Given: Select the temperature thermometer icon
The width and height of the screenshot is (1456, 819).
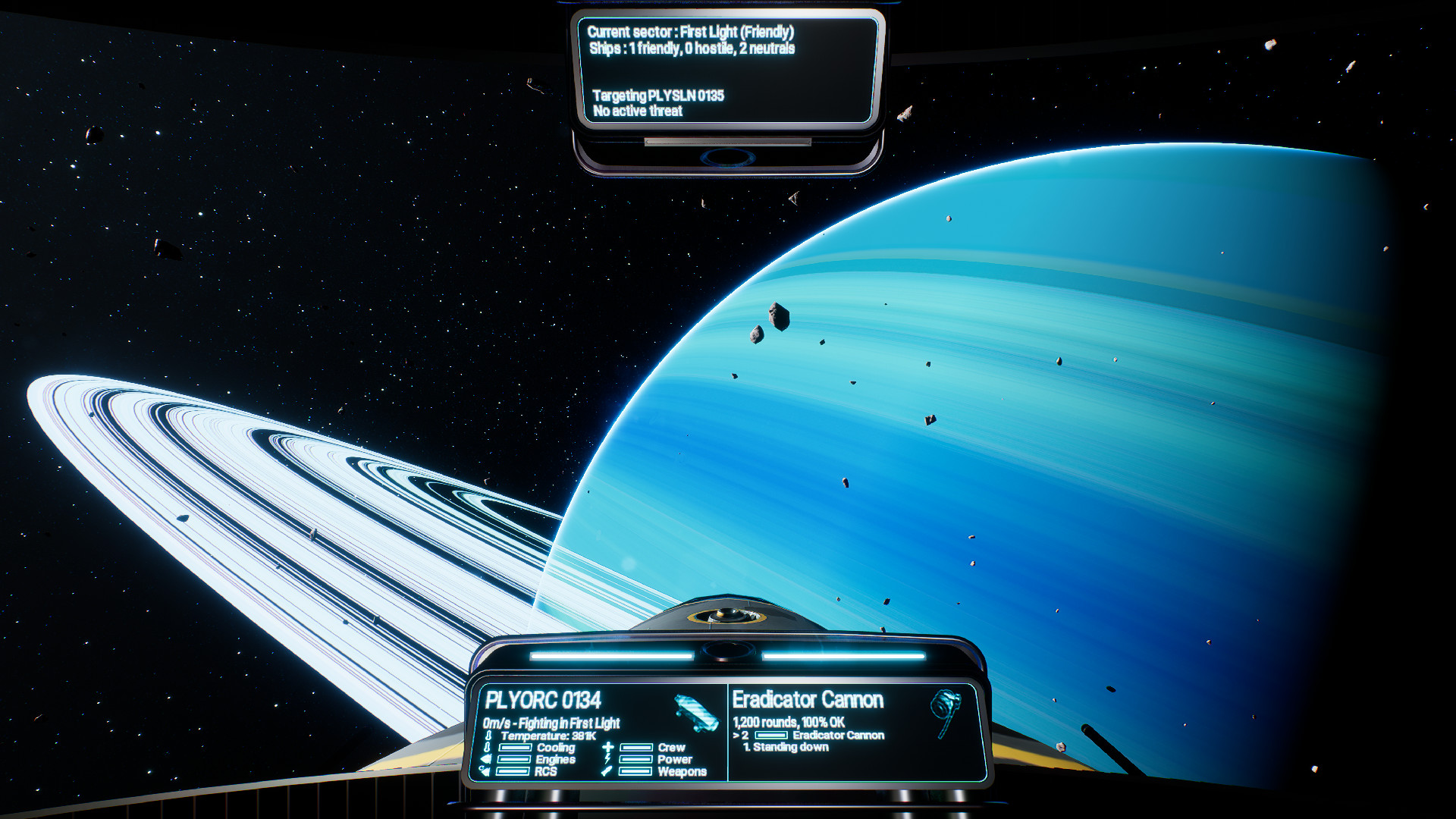Looking at the screenshot, I should coord(488,735).
